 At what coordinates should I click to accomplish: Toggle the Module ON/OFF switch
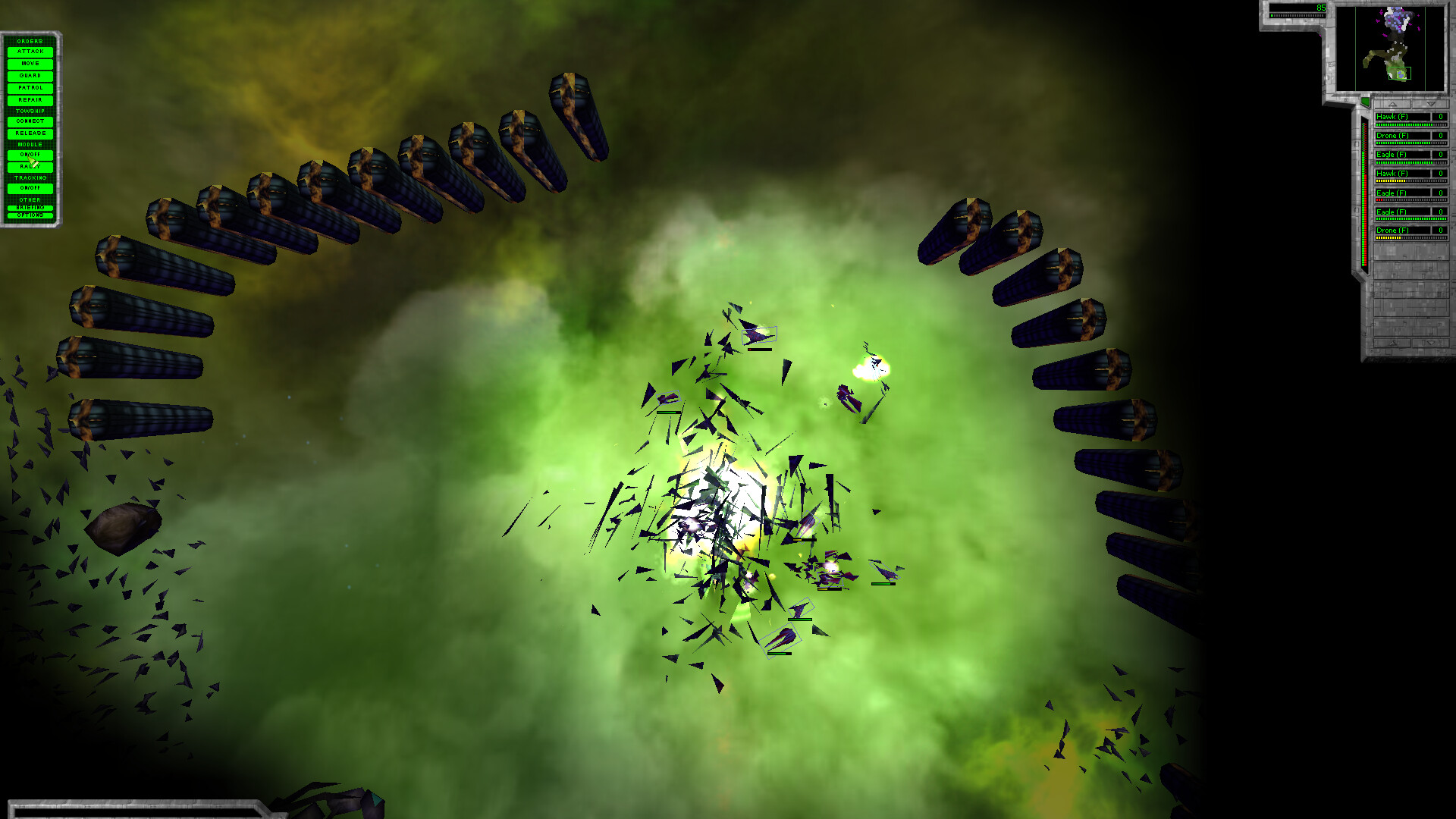tap(30, 154)
